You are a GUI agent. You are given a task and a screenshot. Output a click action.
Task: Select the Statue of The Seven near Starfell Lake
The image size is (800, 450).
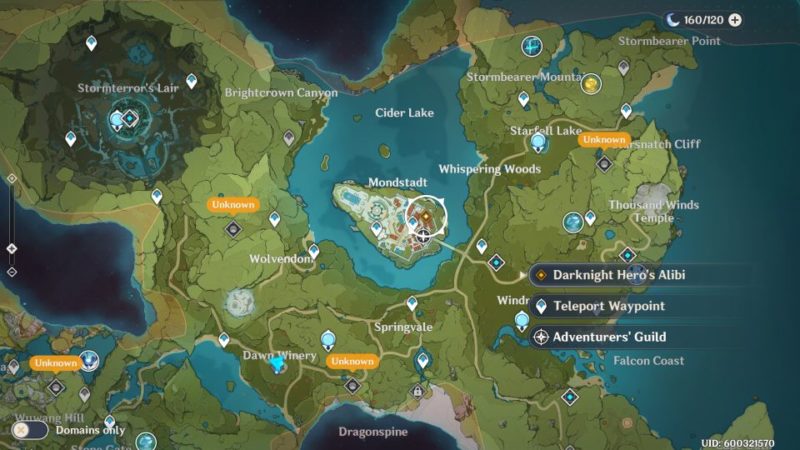coord(539,142)
